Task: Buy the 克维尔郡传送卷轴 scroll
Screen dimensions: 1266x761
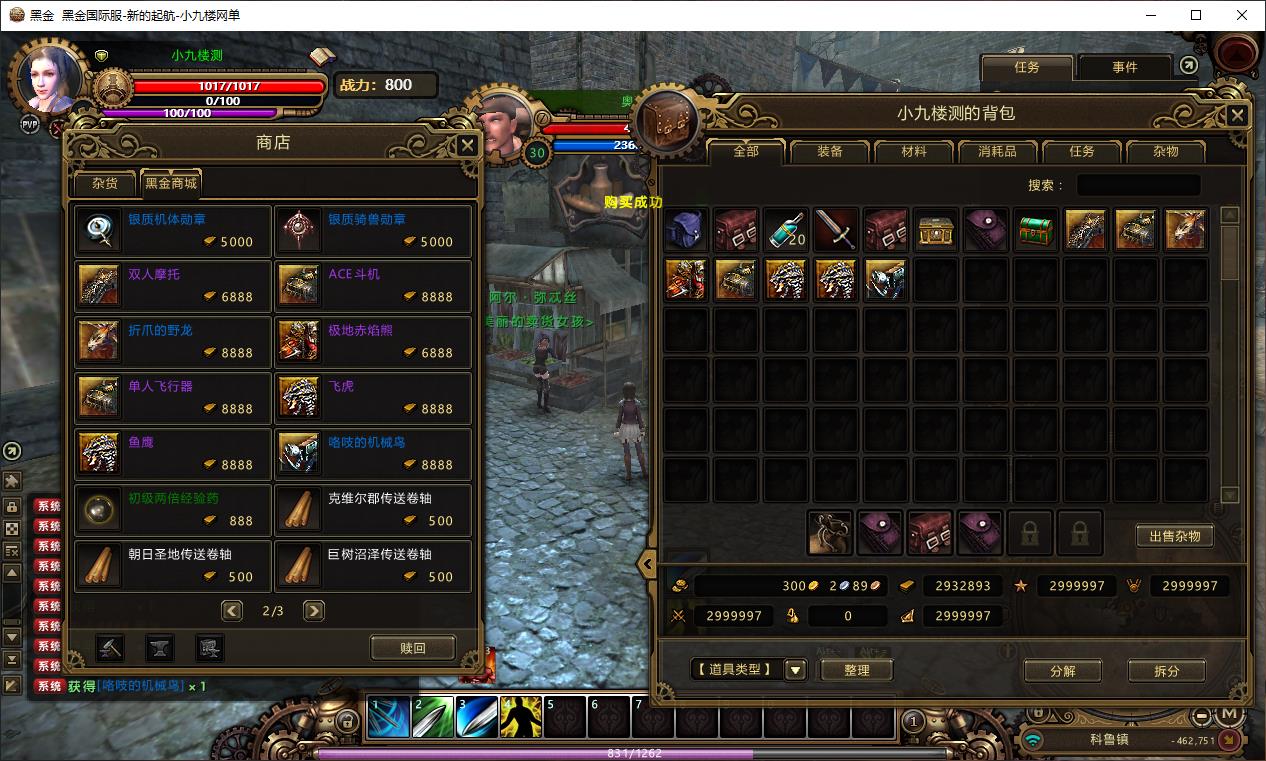Action: click(x=373, y=510)
